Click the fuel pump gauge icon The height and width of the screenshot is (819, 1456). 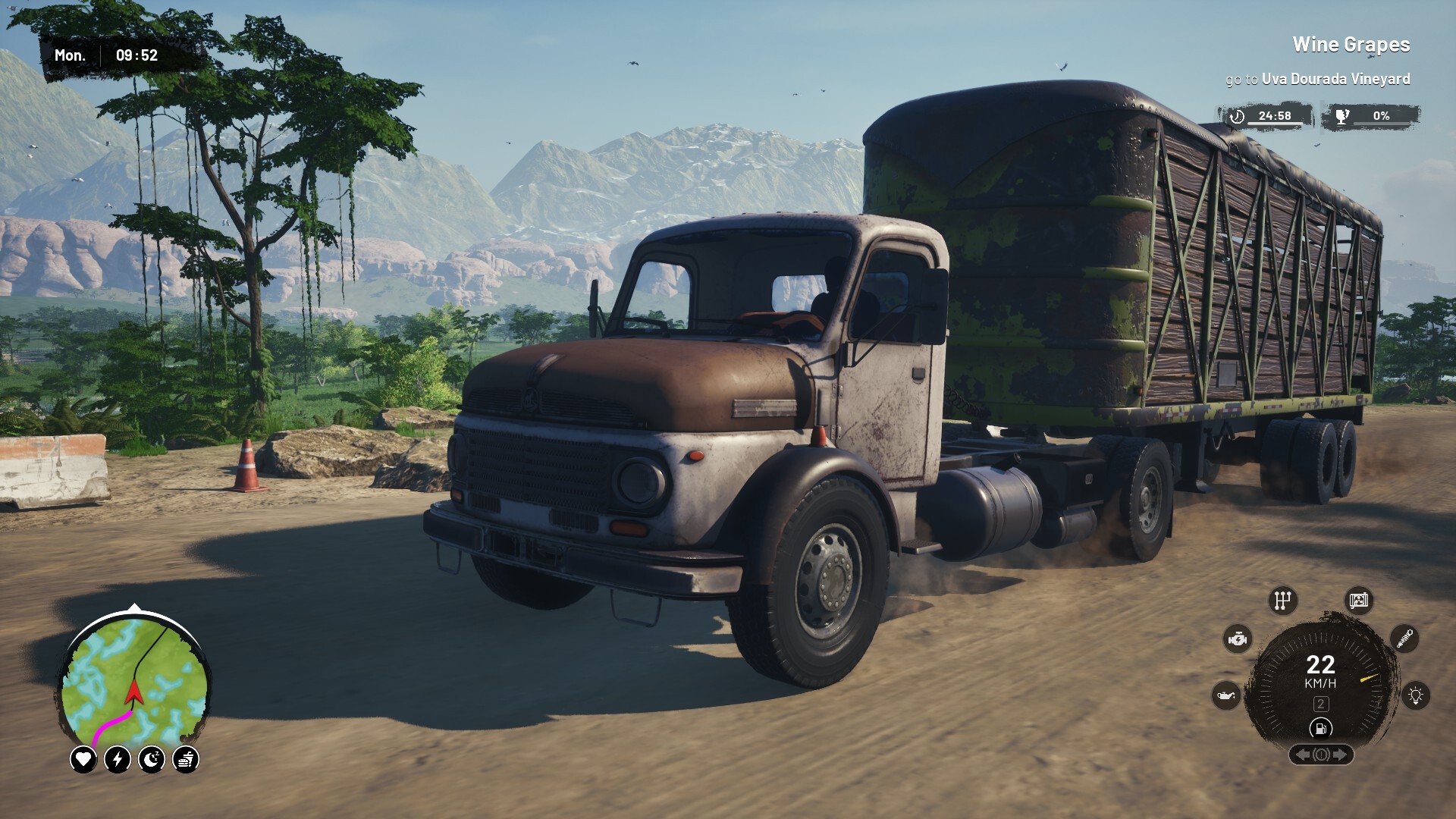pos(1320,729)
